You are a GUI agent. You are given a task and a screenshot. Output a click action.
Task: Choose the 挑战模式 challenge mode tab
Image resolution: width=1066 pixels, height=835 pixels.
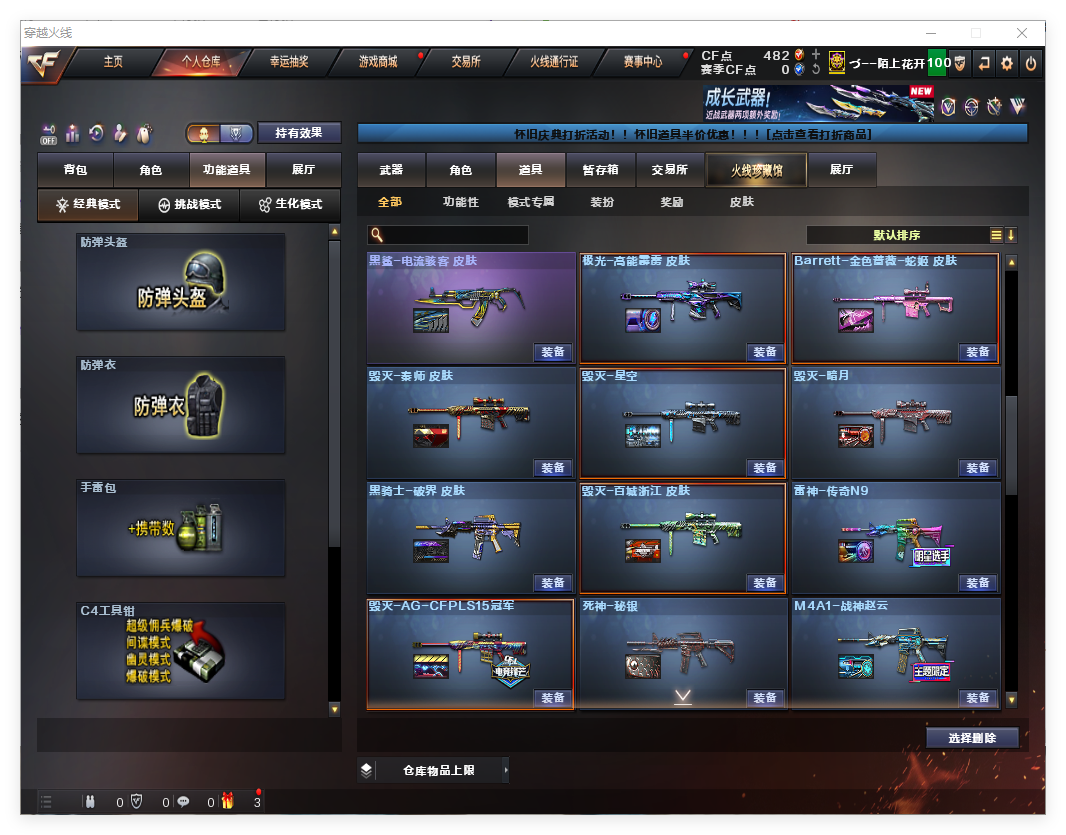pyautogui.click(x=190, y=204)
